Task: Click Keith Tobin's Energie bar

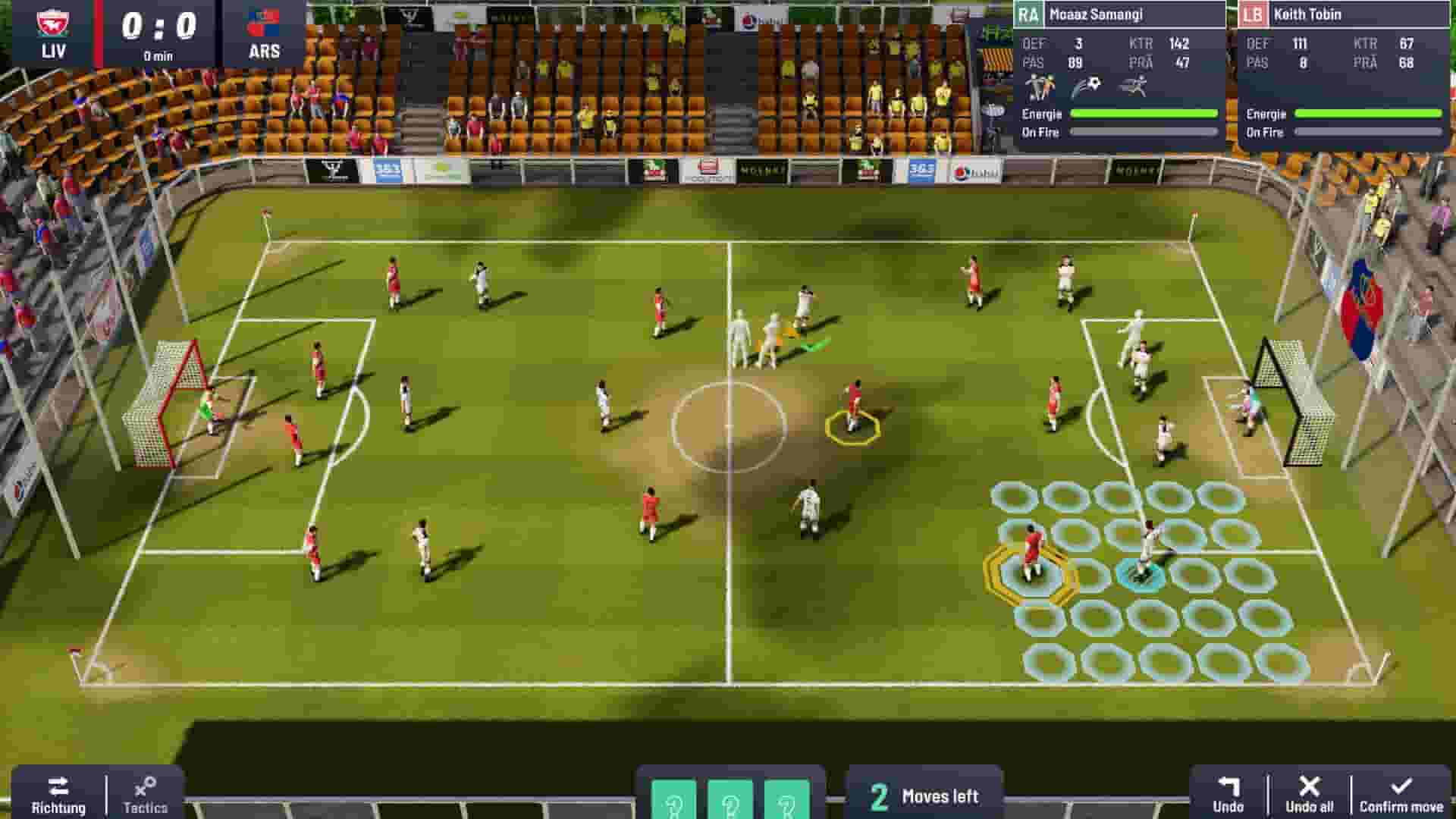Action: pos(1365,115)
